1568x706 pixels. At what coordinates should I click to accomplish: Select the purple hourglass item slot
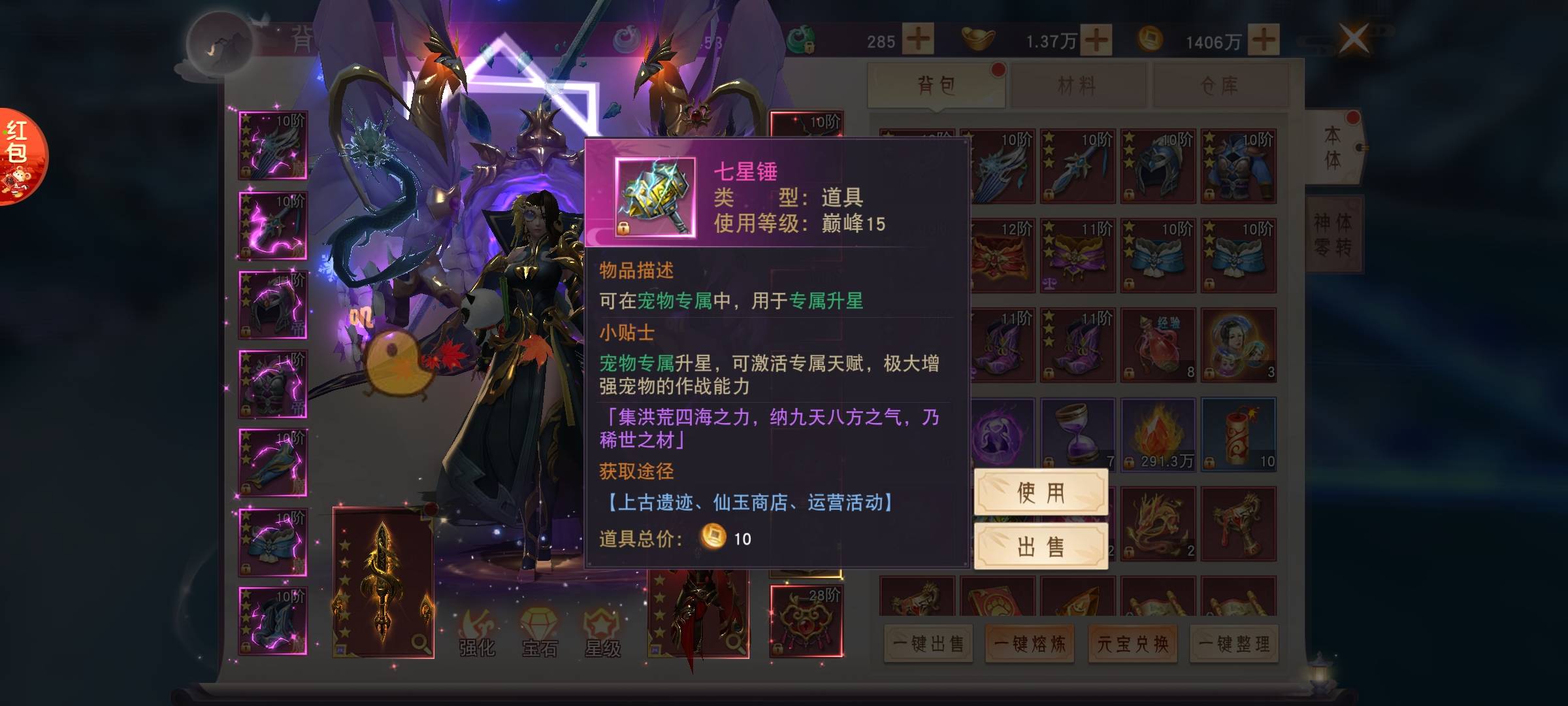pyautogui.click(x=1077, y=434)
